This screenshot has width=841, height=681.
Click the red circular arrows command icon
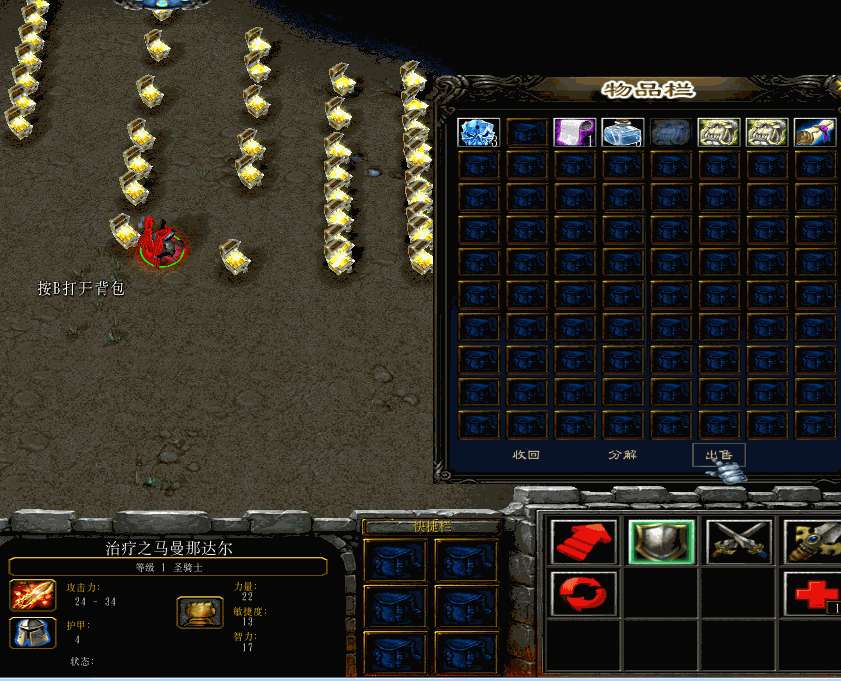(x=583, y=593)
